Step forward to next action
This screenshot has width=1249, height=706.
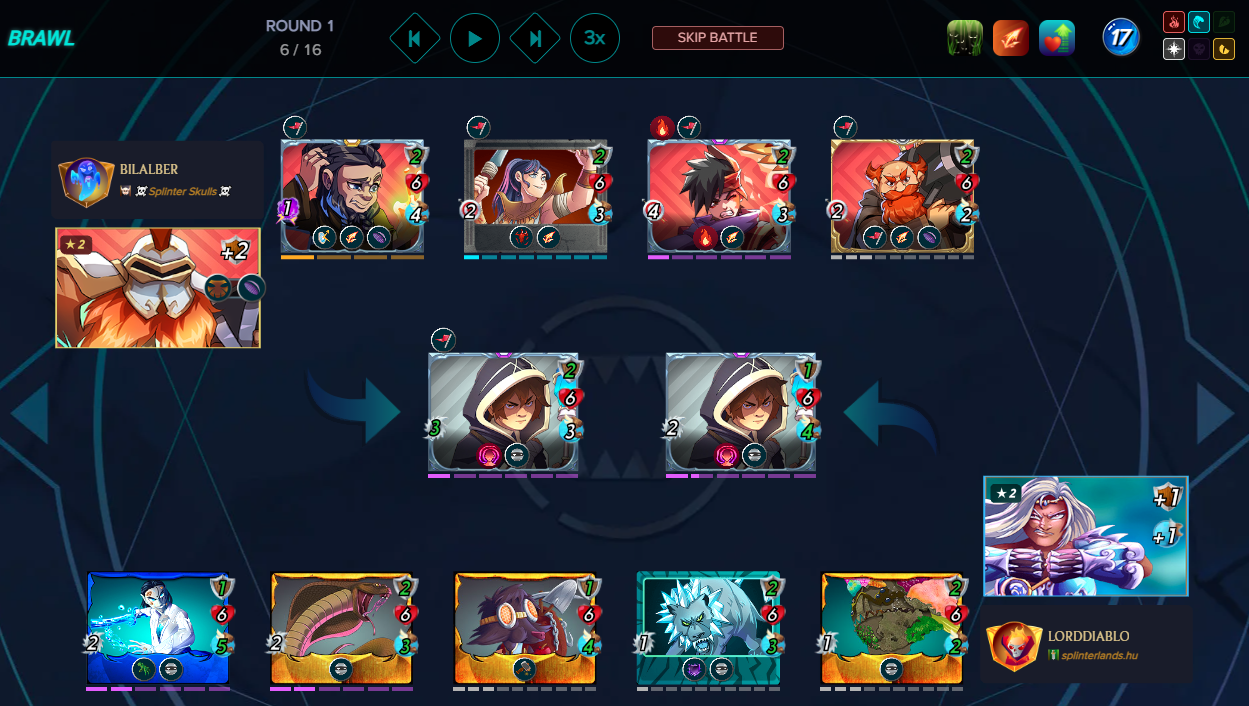coord(535,39)
